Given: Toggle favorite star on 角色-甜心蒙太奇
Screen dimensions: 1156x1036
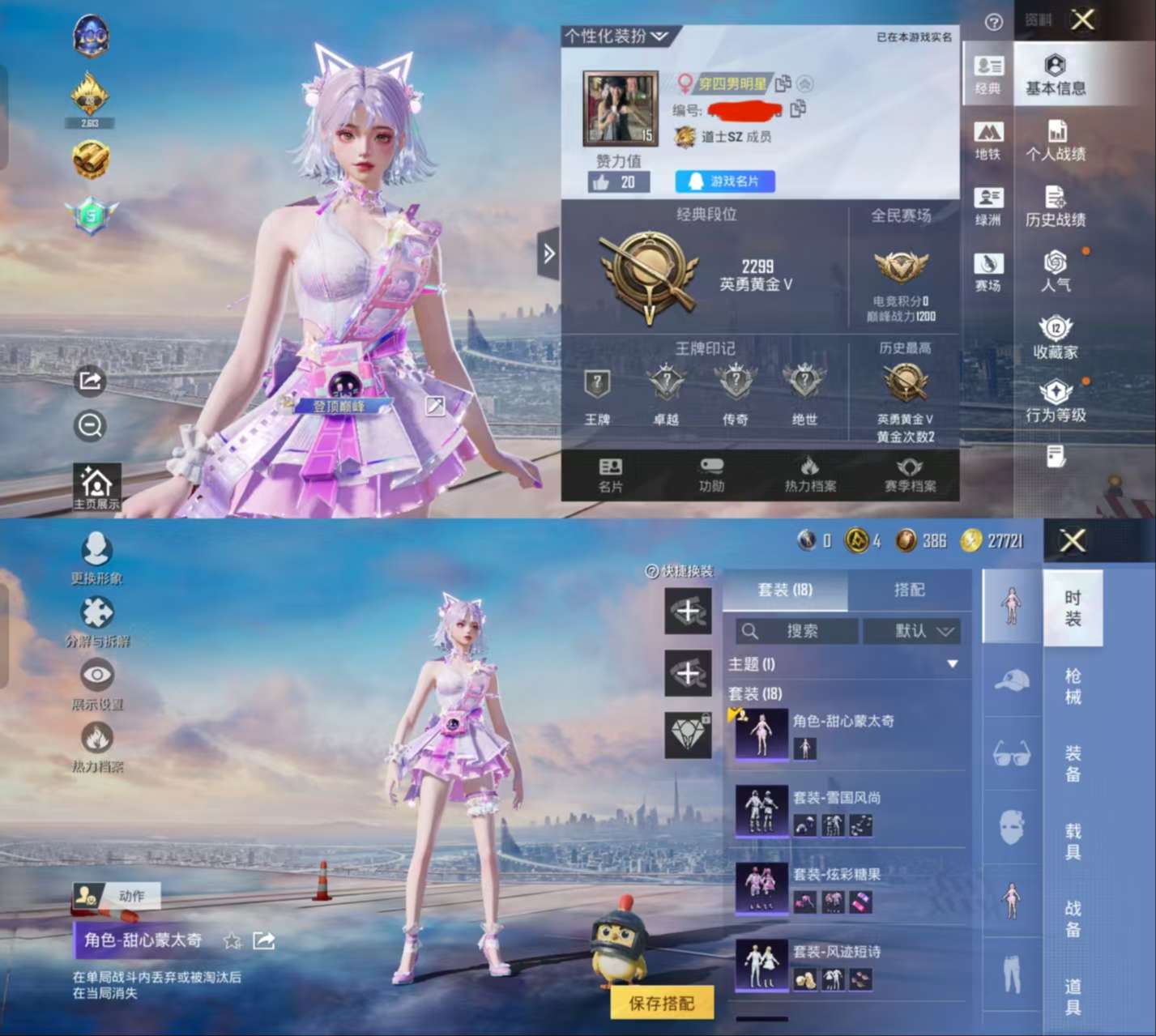Looking at the screenshot, I should coord(232,942).
